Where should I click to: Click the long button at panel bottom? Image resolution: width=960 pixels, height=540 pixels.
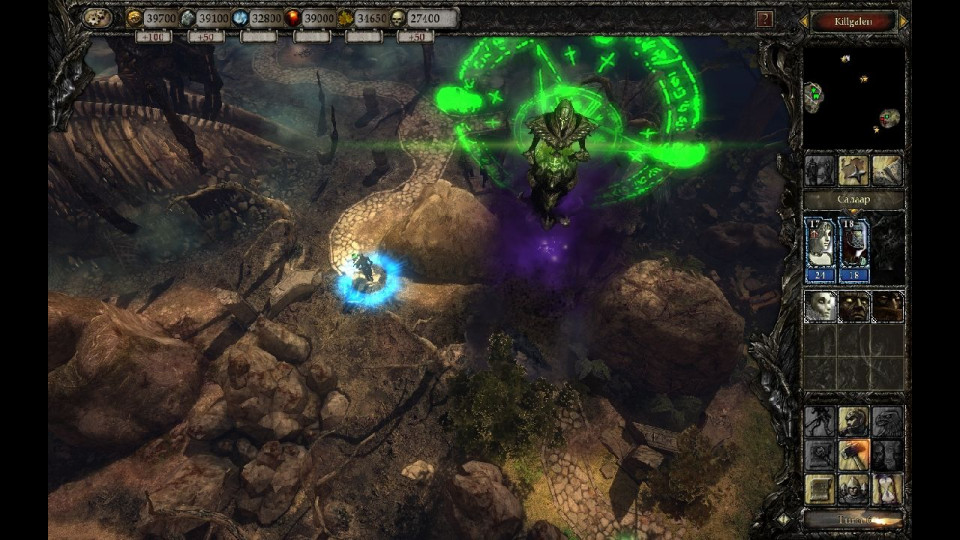853,519
